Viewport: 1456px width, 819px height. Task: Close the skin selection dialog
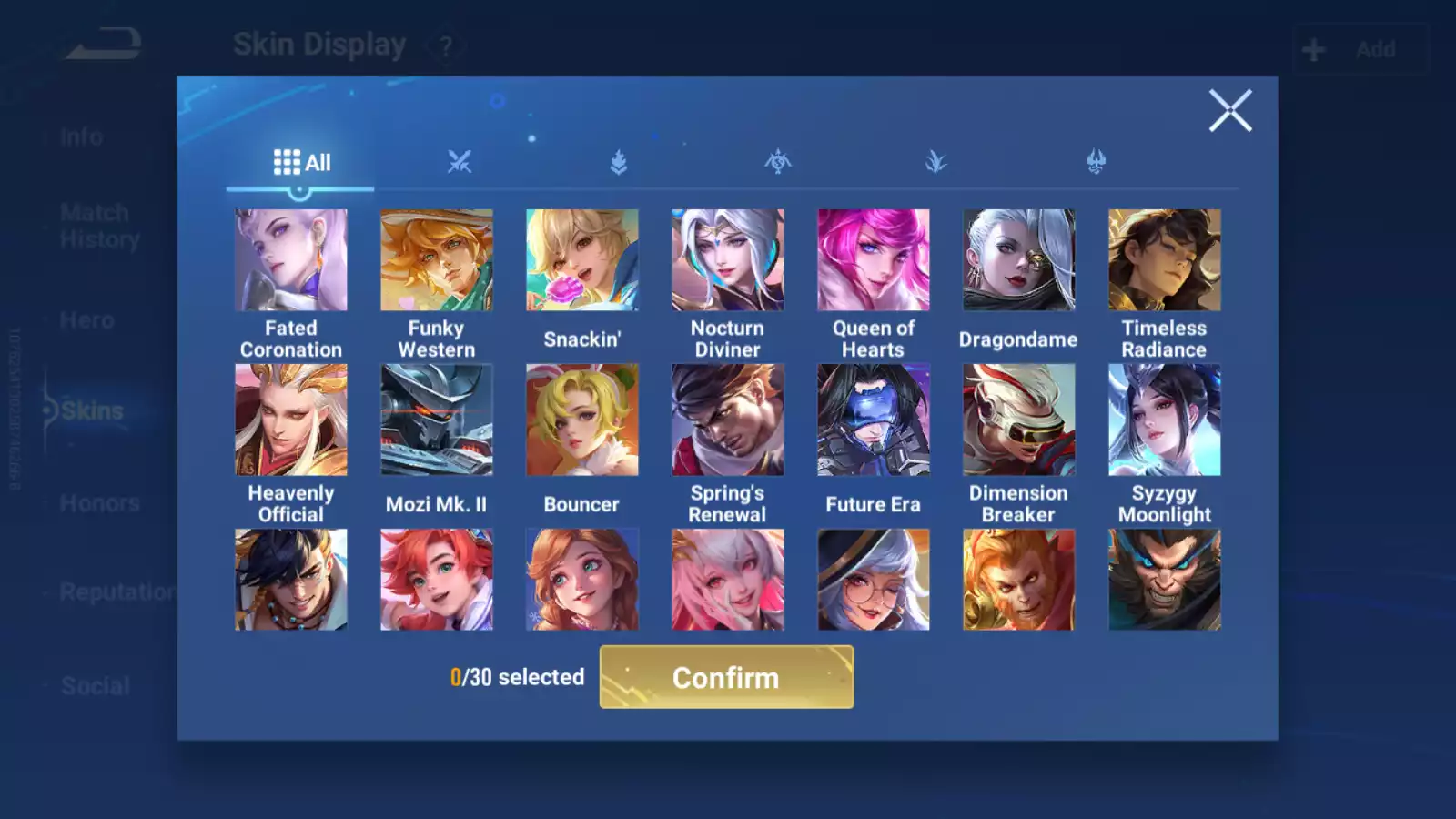coord(1230,111)
